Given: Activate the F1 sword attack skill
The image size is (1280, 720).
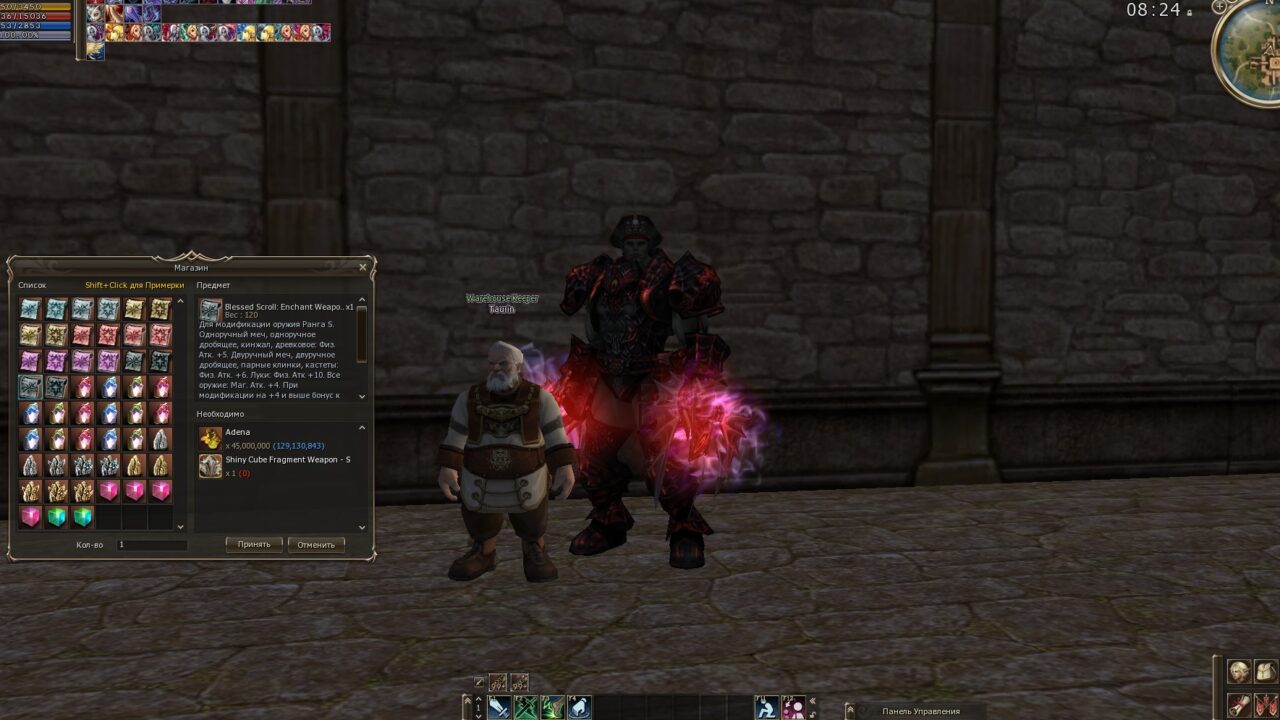Looking at the screenshot, I should coord(499,708).
